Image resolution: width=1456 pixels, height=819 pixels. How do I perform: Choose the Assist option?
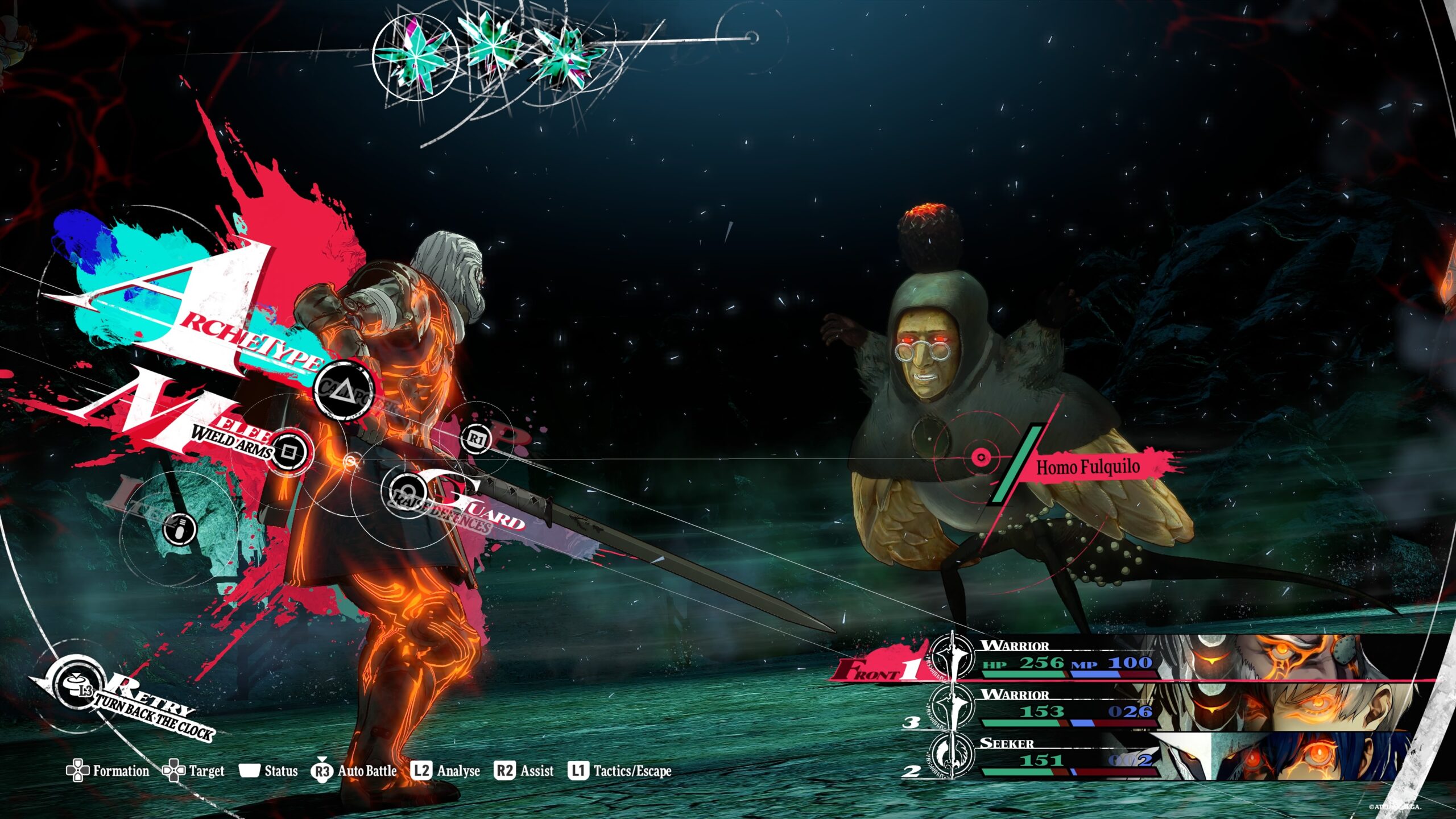click(524, 771)
